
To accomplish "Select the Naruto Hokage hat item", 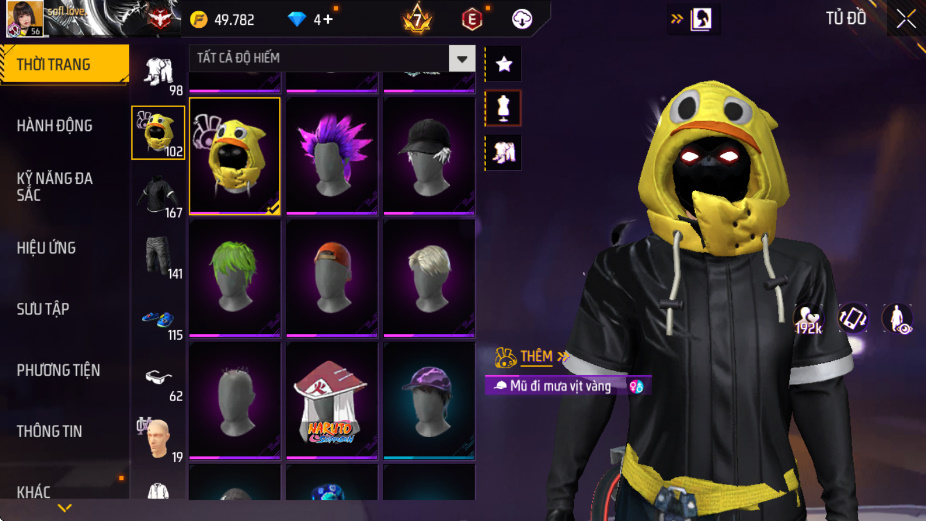I will 331,399.
